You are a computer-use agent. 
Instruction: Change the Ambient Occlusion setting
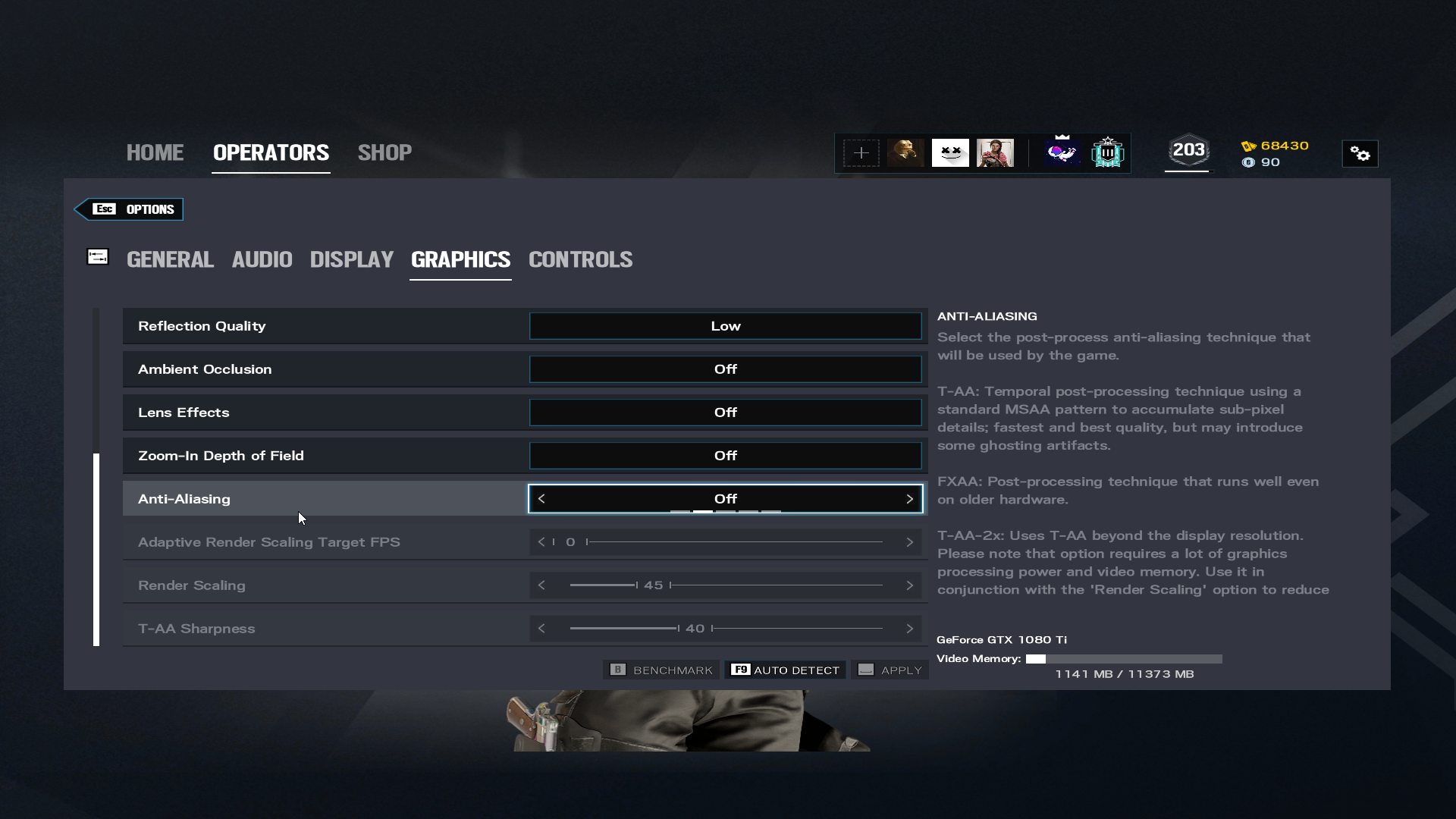tap(725, 369)
